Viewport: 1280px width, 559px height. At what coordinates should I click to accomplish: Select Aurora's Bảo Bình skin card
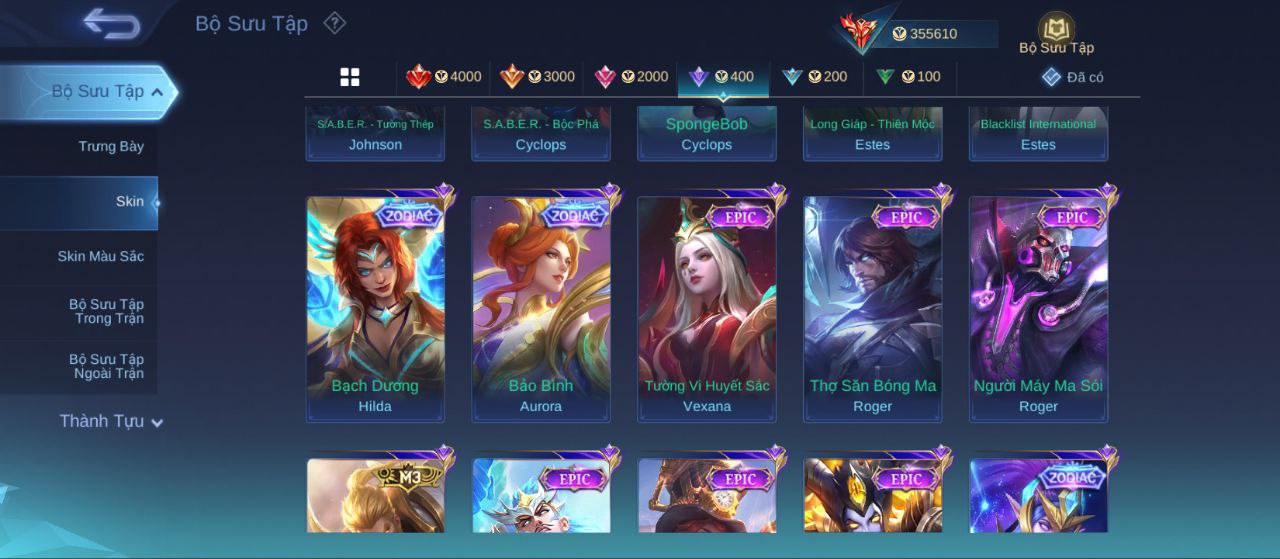(x=541, y=308)
